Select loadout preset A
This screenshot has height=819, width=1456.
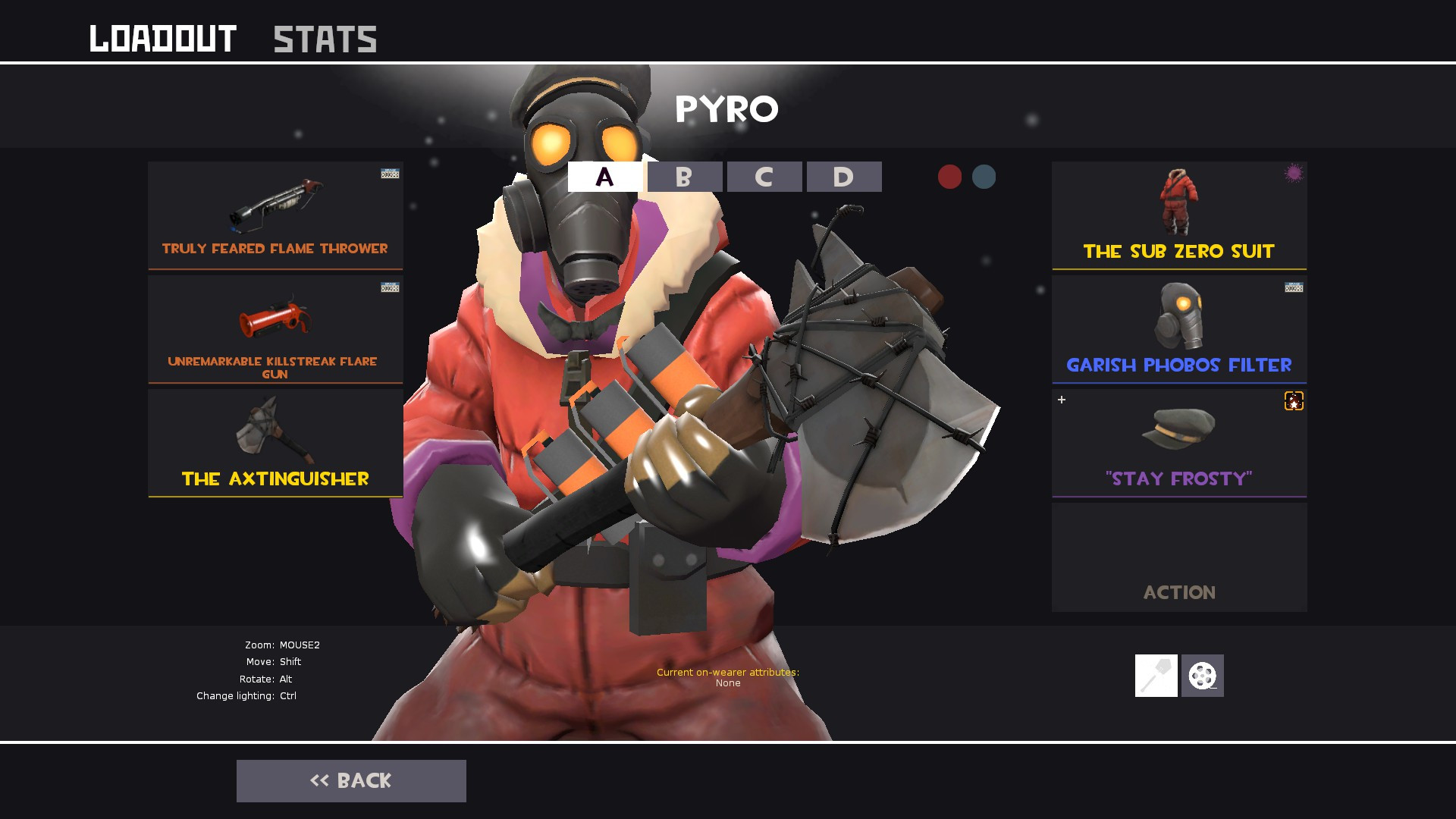click(603, 177)
